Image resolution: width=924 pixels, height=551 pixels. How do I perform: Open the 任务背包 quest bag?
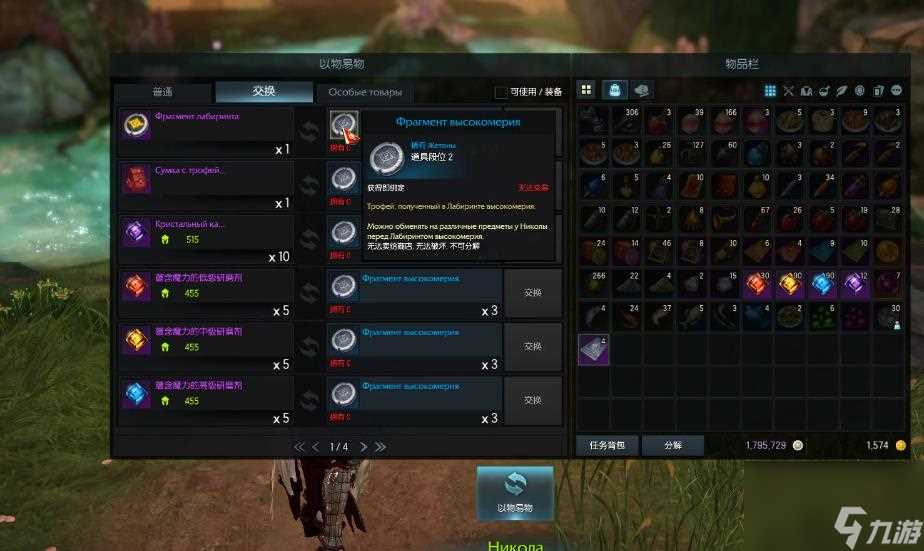click(x=606, y=445)
